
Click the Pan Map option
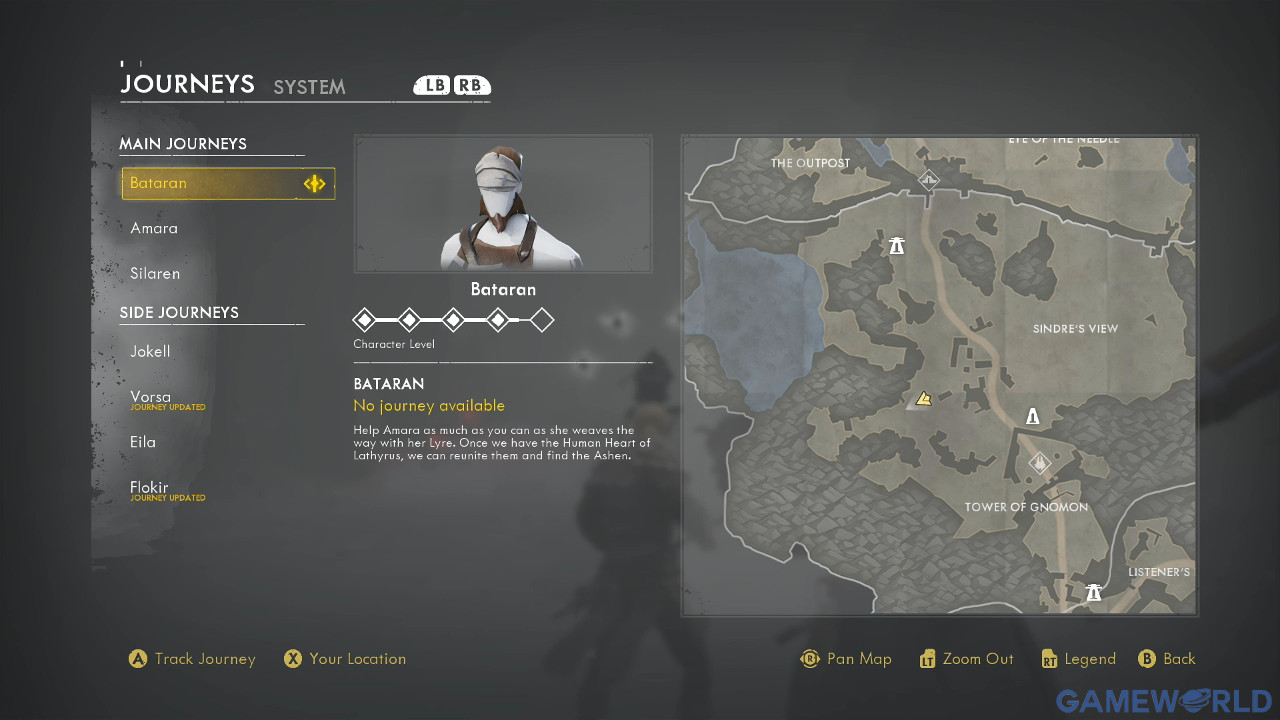pyautogui.click(x=846, y=659)
